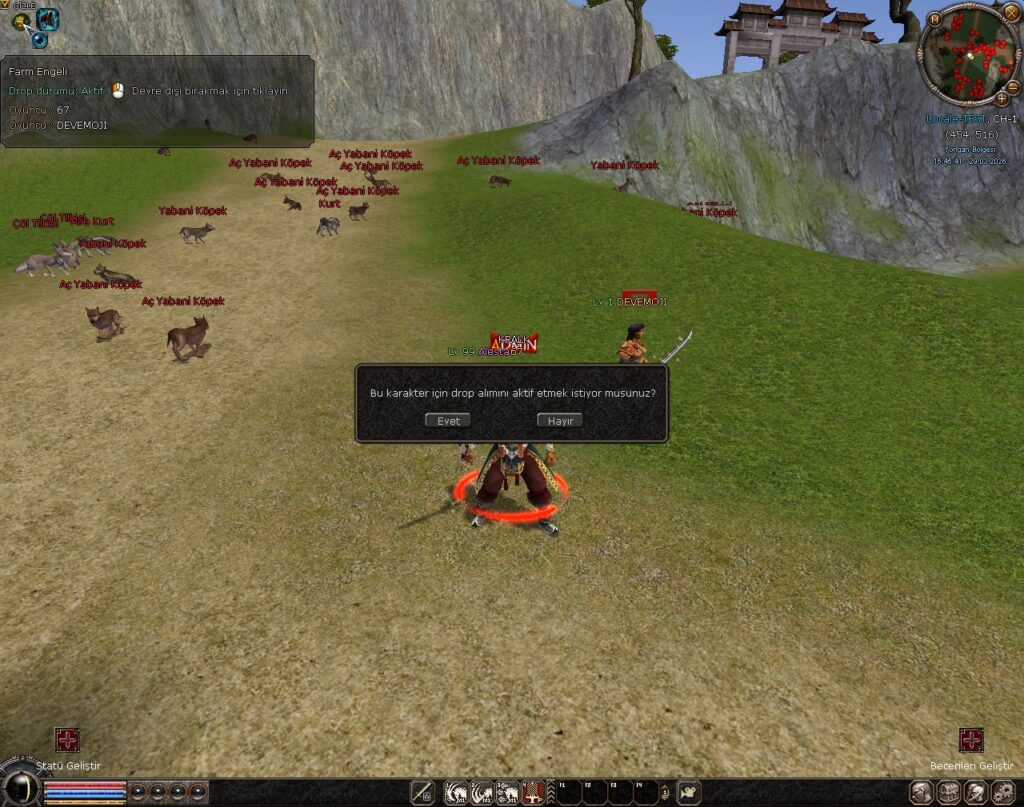Viewport: 1024px width, 807px height.
Task: Open the camera mode button
Action: pos(689,793)
